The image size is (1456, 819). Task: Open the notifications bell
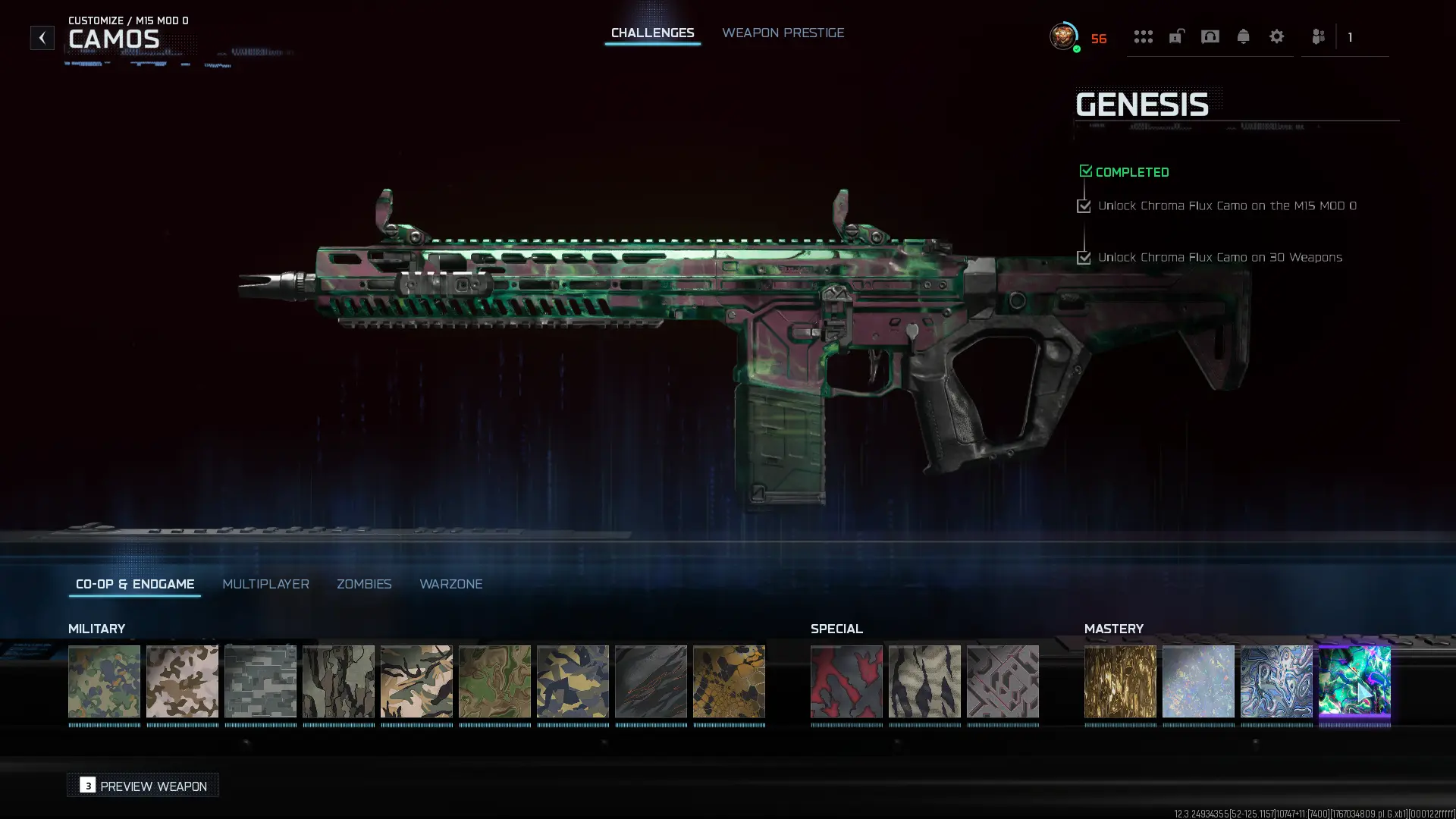(1243, 36)
